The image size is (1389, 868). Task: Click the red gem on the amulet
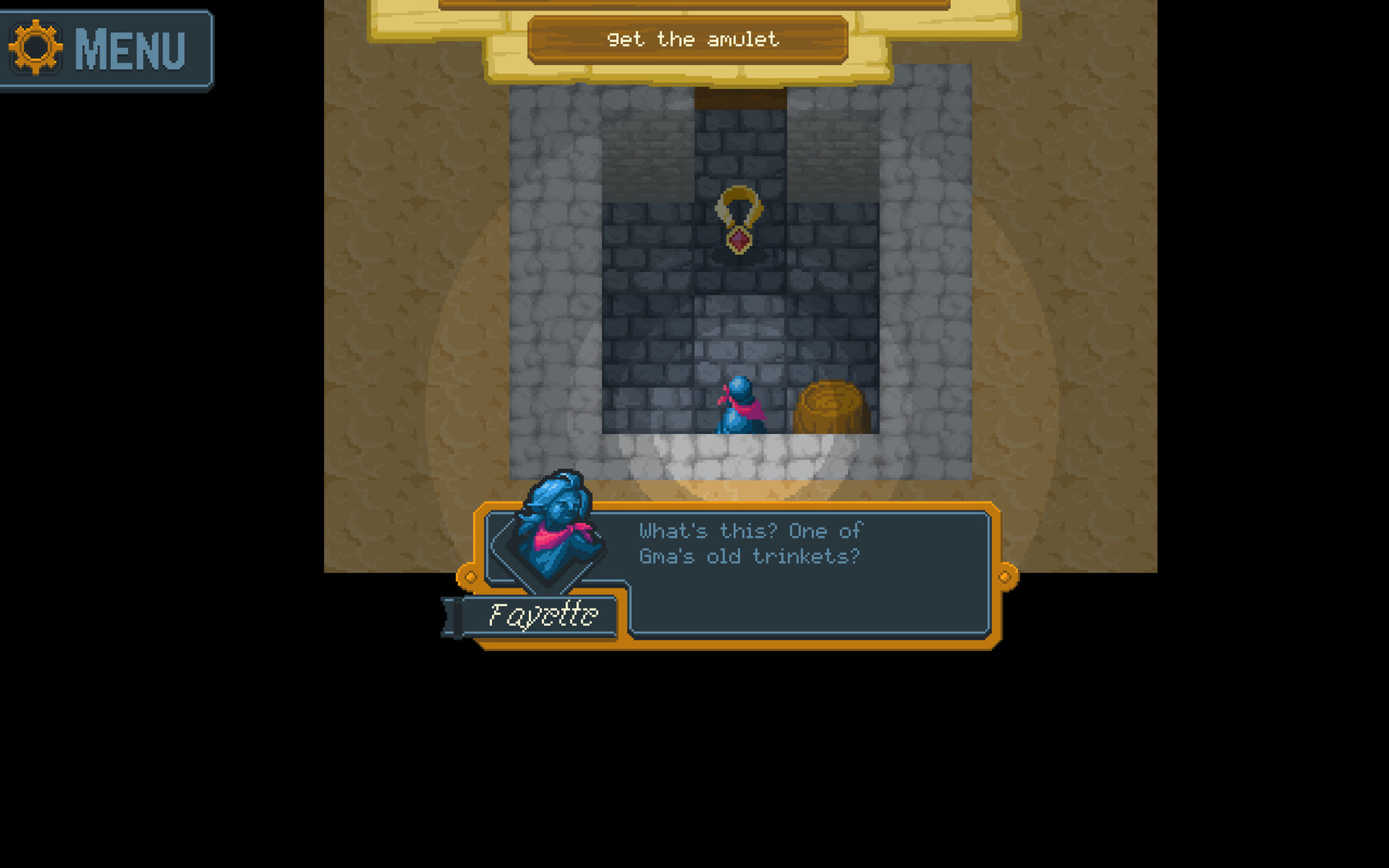coord(737,240)
